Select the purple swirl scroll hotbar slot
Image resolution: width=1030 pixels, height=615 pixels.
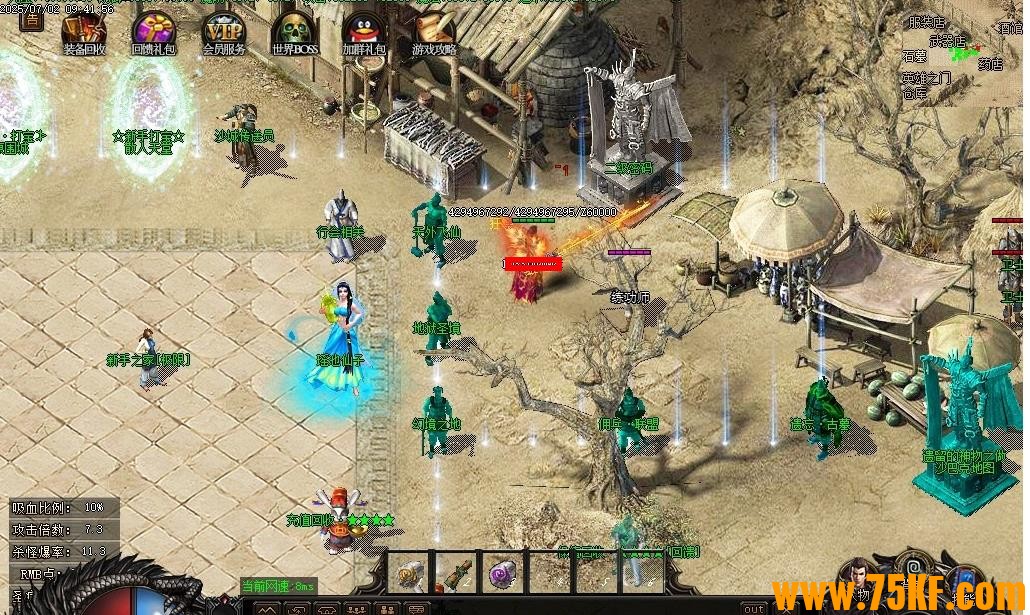(503, 573)
